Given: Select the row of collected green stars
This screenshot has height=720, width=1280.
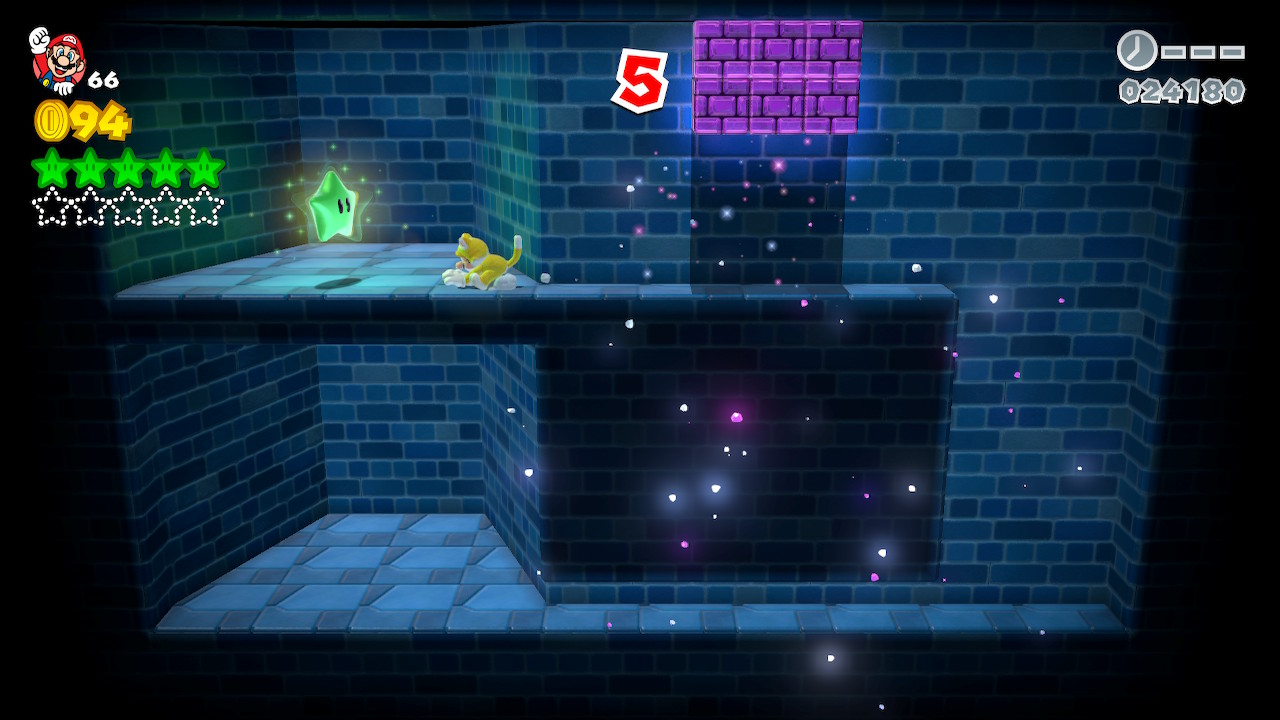Looking at the screenshot, I should pyautogui.click(x=128, y=168).
